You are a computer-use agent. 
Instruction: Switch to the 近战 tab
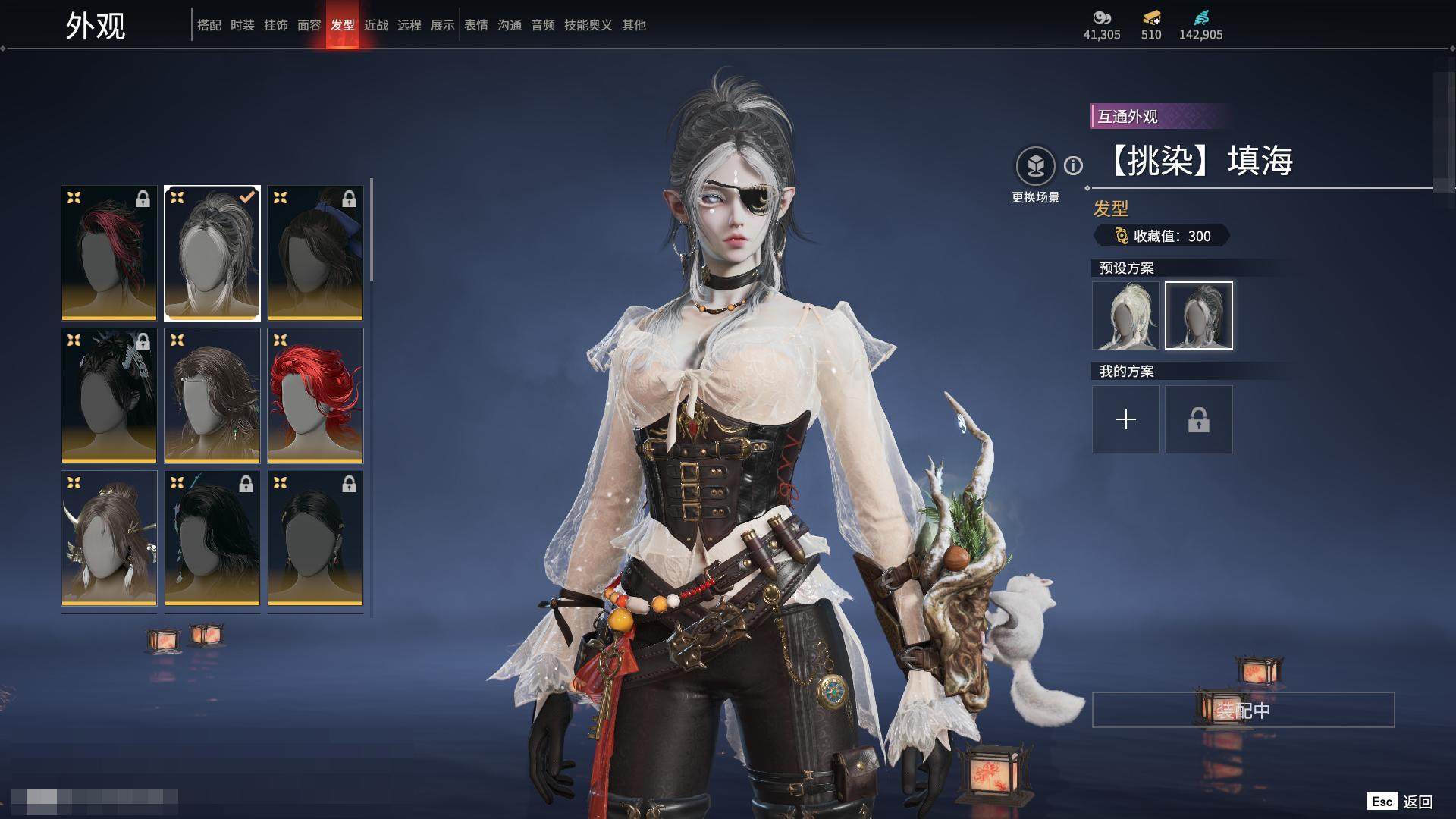coord(375,25)
